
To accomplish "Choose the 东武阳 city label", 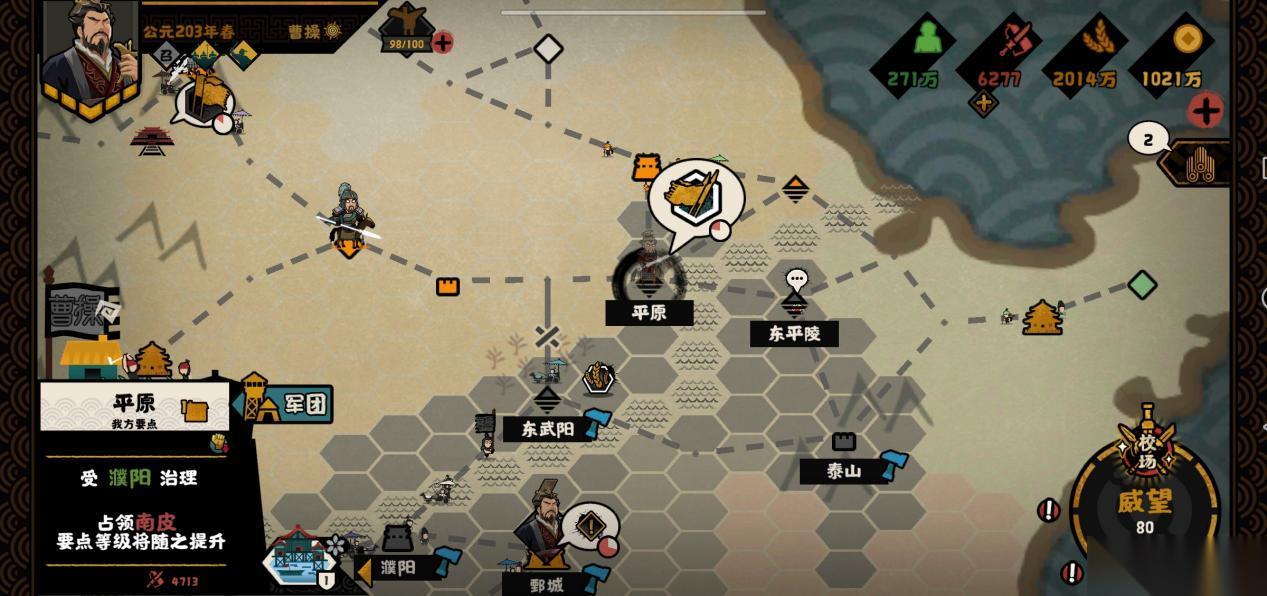I will [x=546, y=429].
